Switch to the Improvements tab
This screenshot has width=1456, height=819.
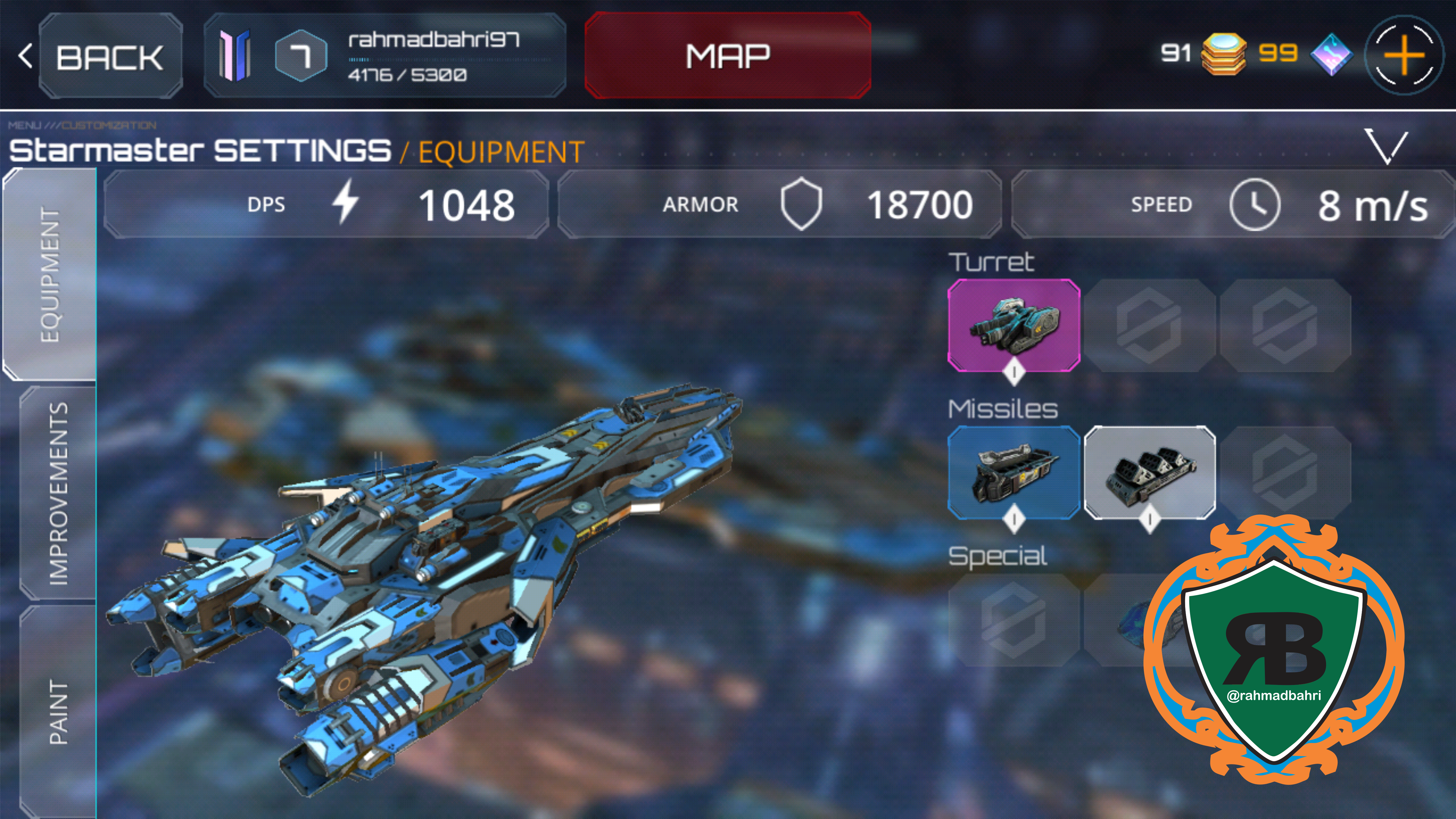(x=58, y=493)
